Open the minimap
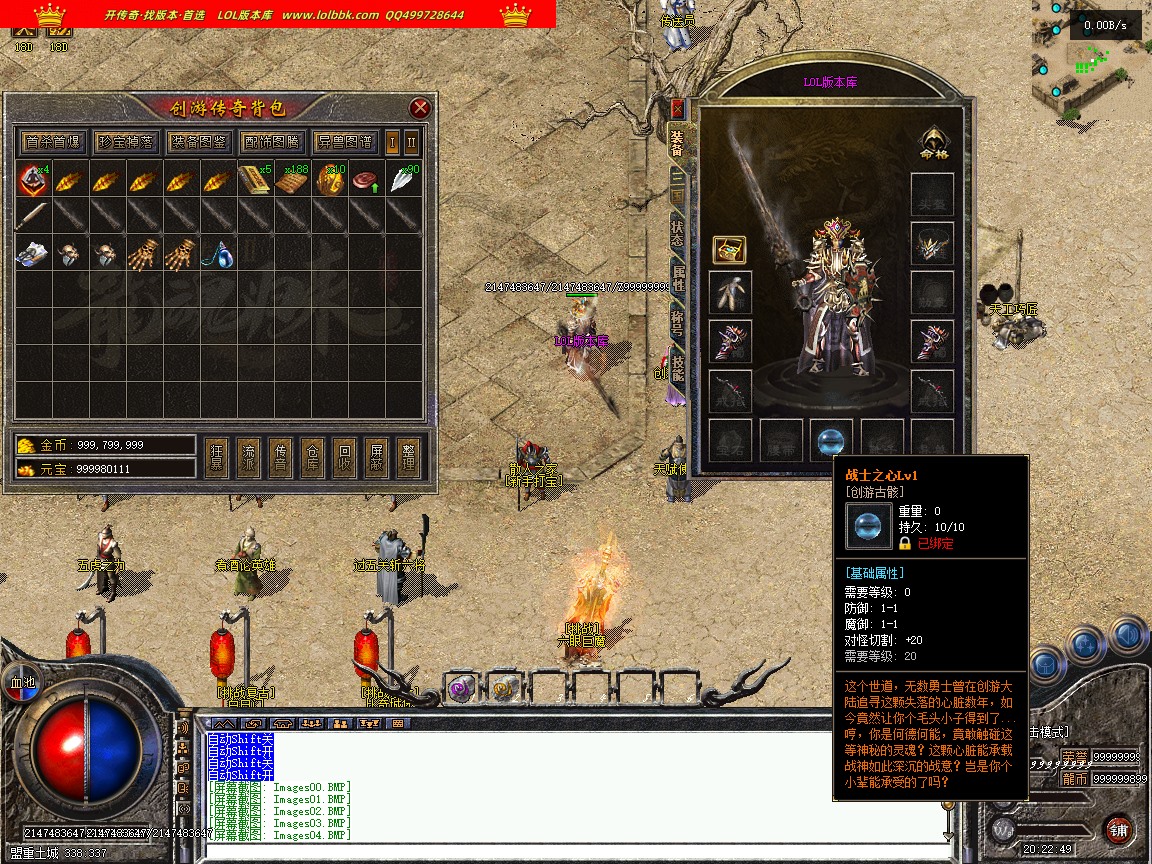Screen dimensions: 1152x864 [x=1091, y=60]
